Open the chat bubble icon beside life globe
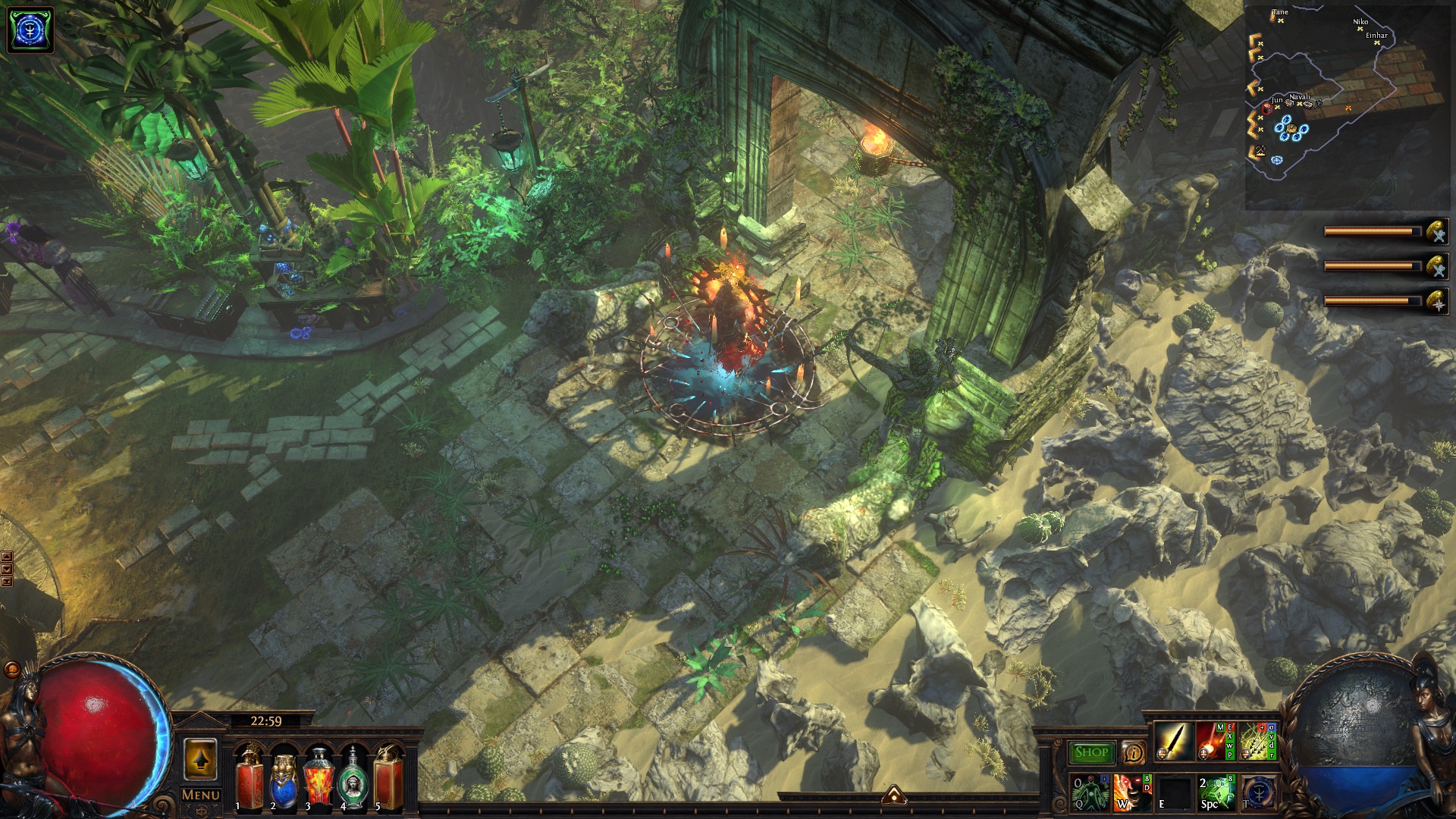 pos(12,670)
